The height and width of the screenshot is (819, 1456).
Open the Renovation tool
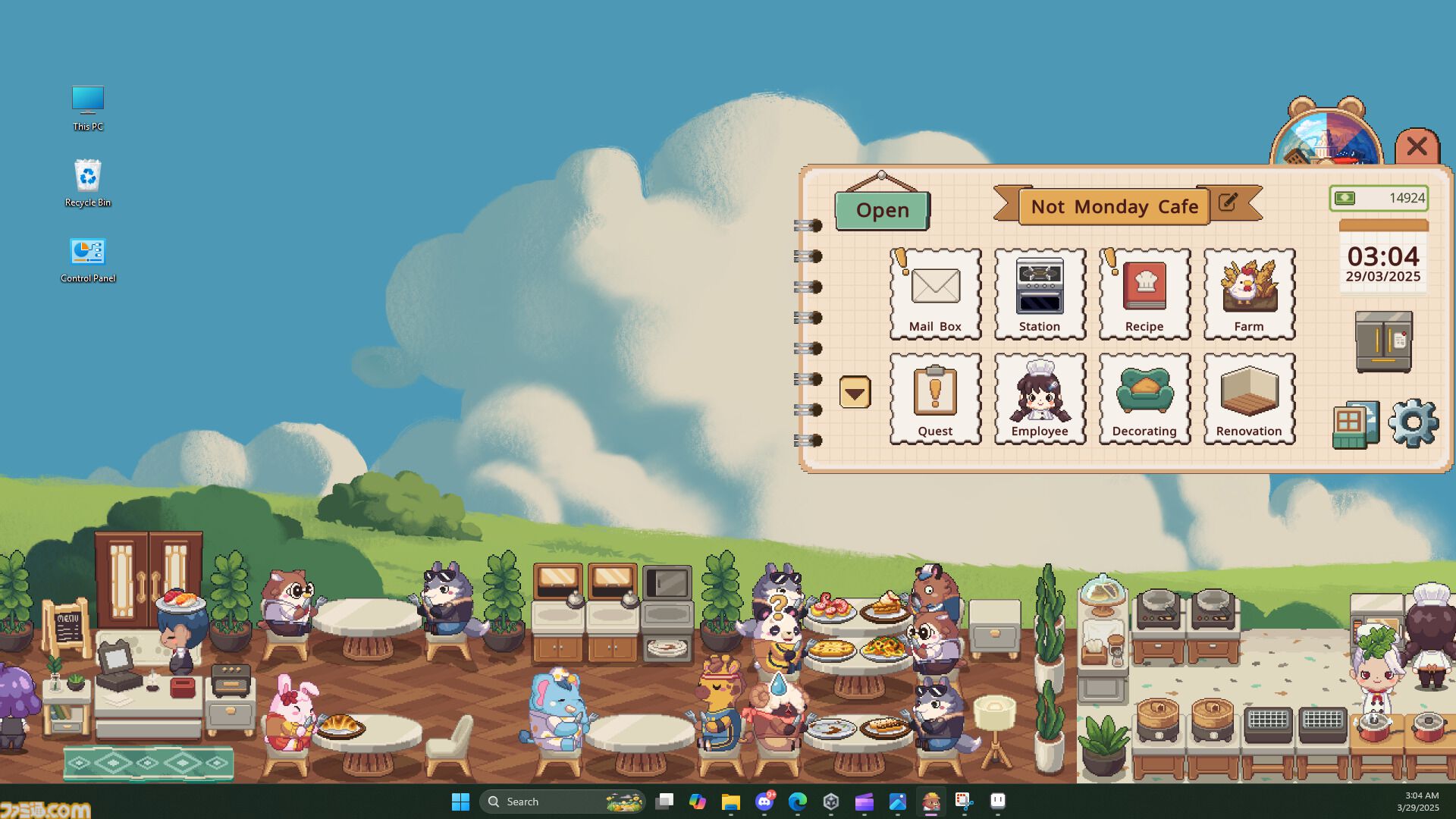(x=1248, y=397)
